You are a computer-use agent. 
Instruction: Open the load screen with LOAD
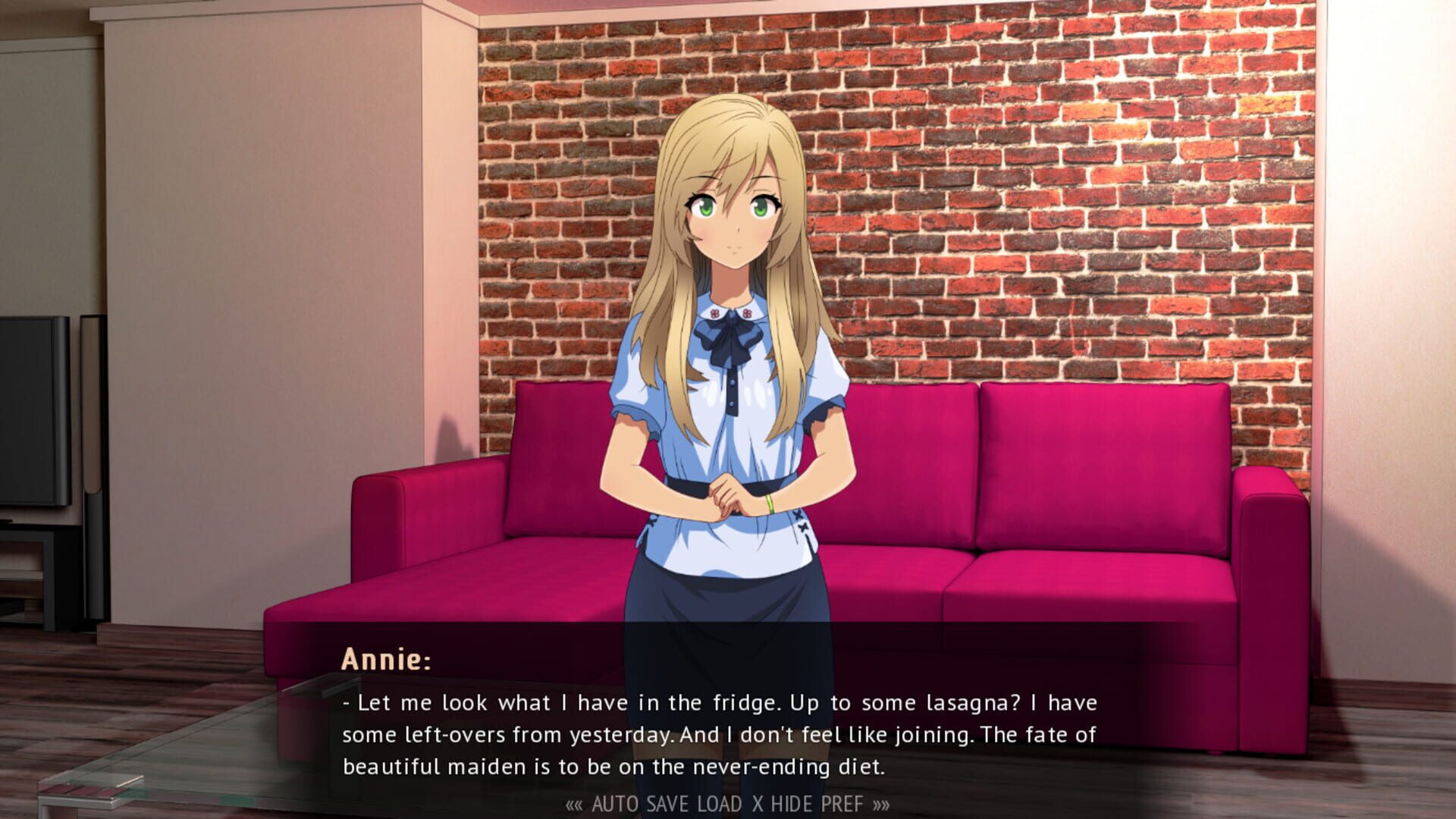pyautogui.click(x=719, y=802)
